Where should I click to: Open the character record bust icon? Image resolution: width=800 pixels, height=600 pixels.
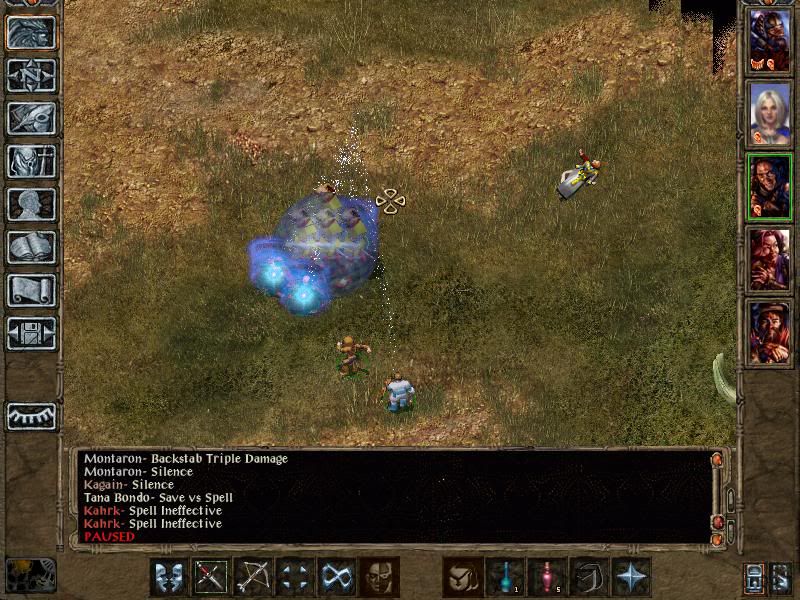(x=31, y=205)
